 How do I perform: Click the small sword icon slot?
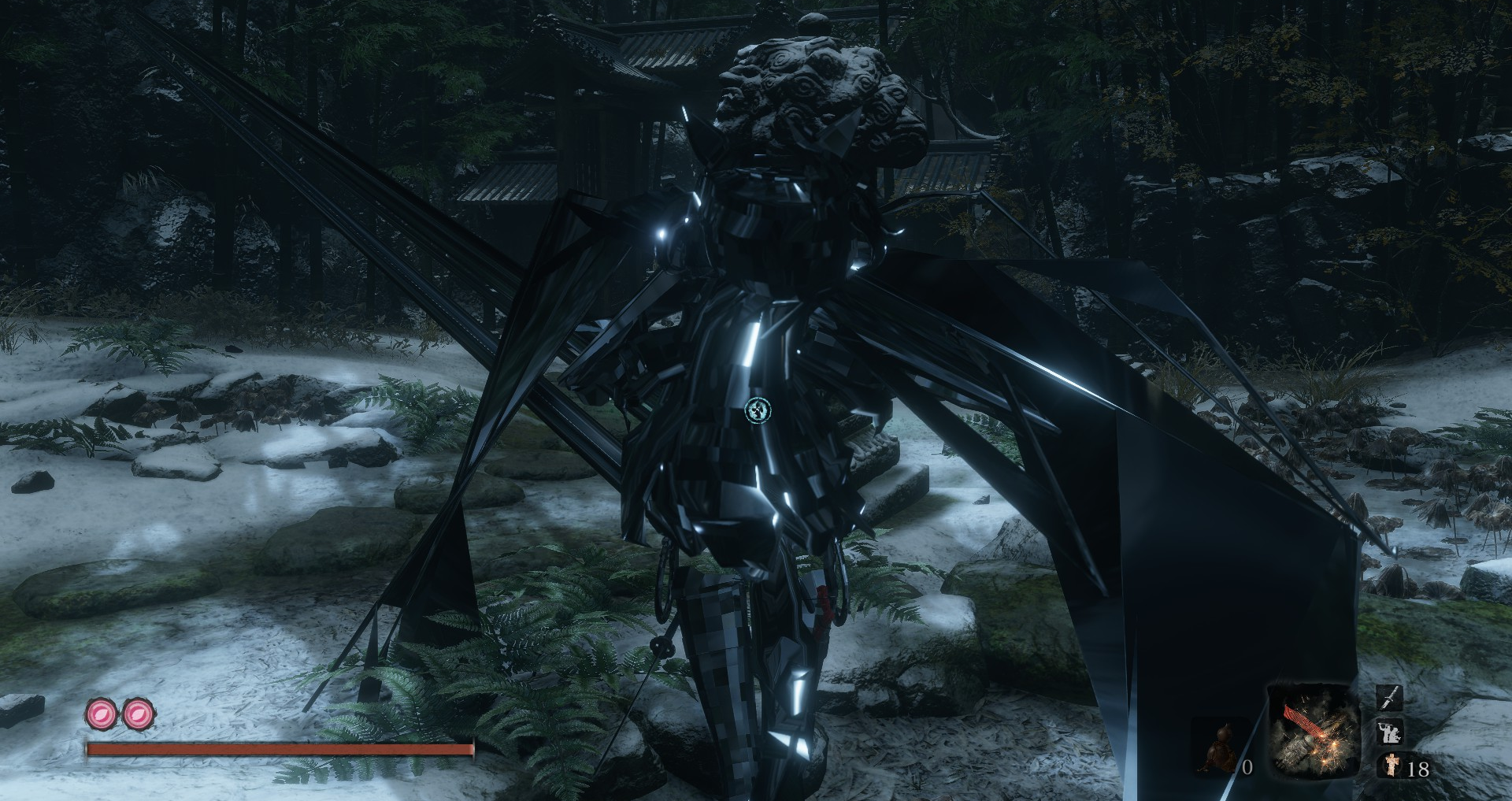point(1389,698)
